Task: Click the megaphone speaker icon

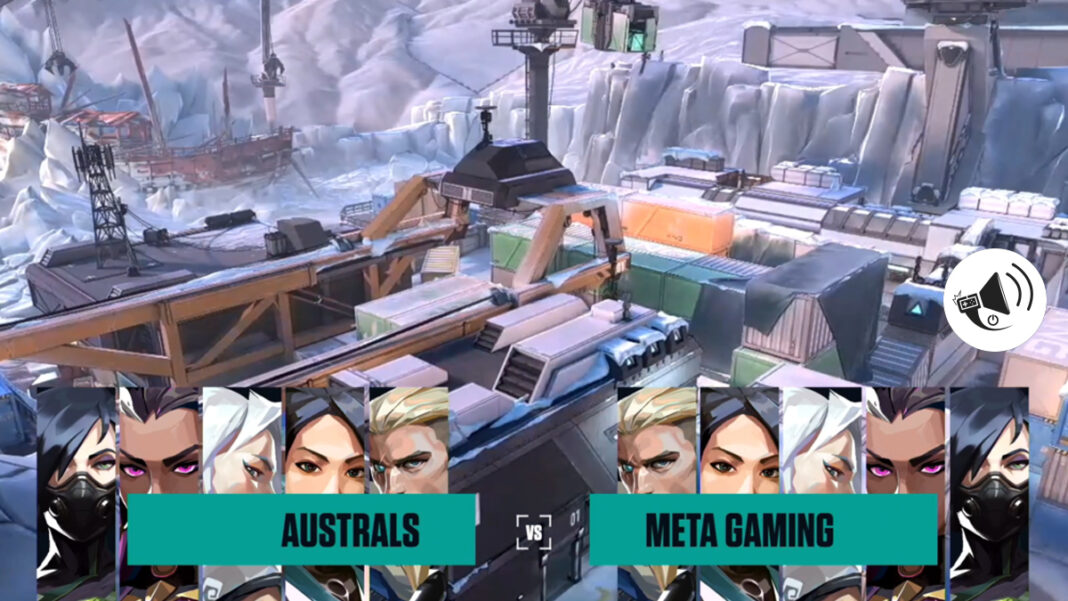Action: click(994, 299)
